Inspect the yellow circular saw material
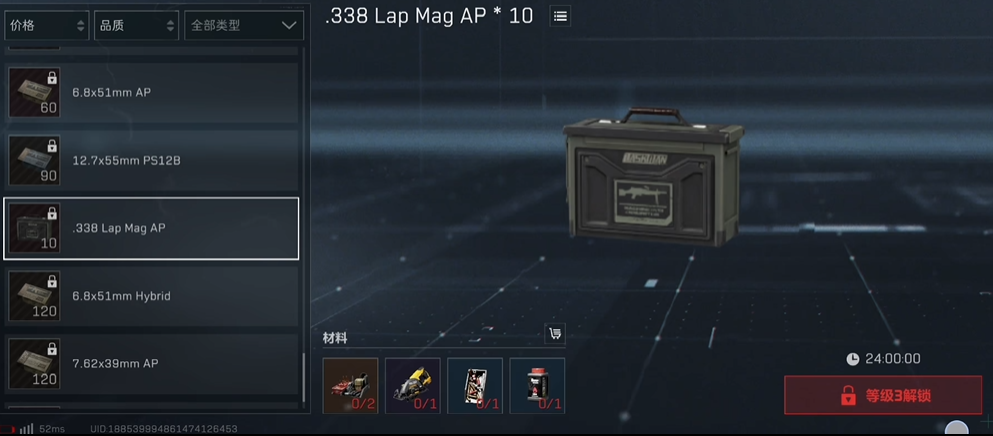Image resolution: width=993 pixels, height=436 pixels. coord(413,385)
